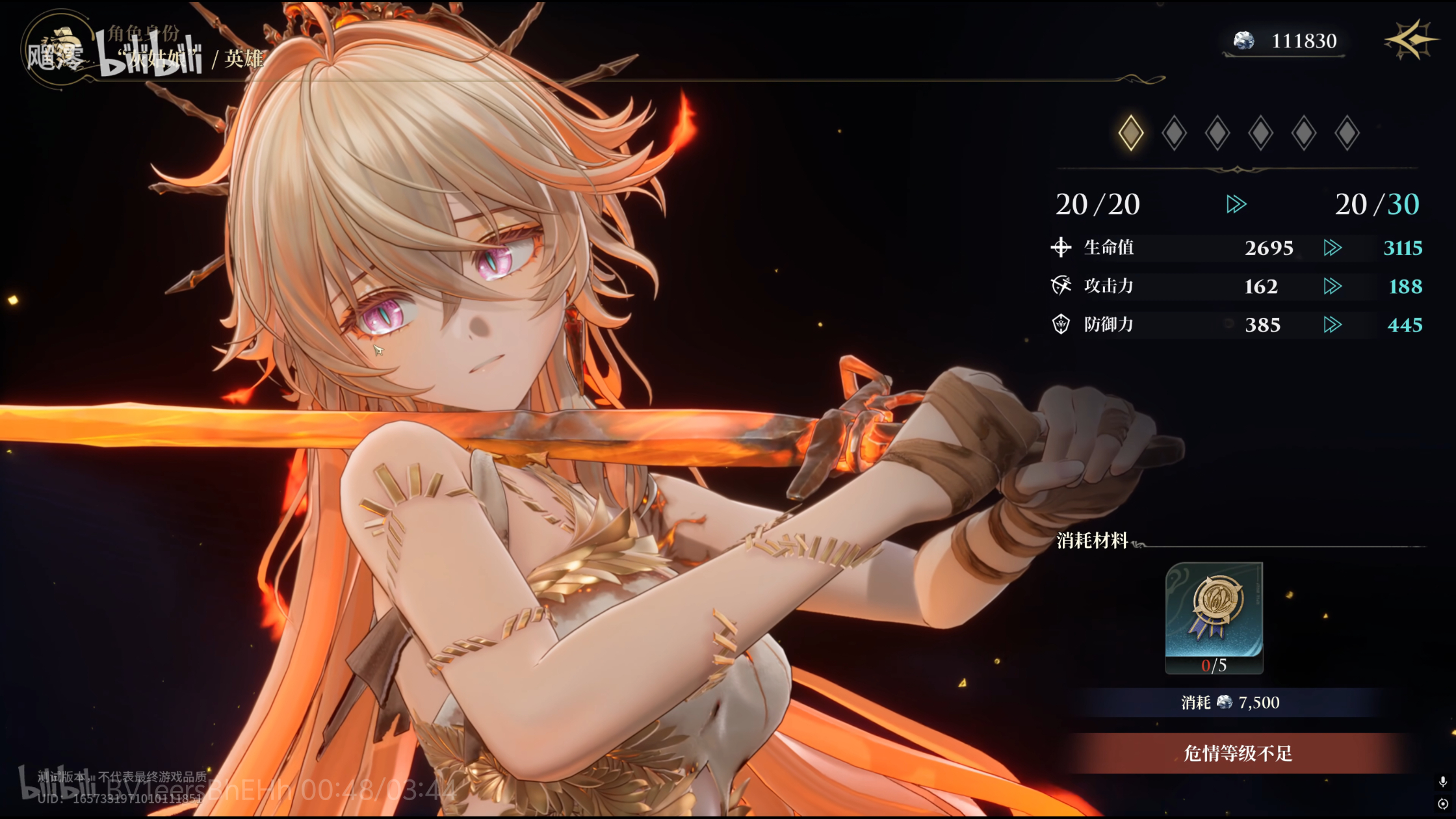Click the circular record-refresh icon
This screenshot has height=819, width=1456.
[x=1442, y=804]
